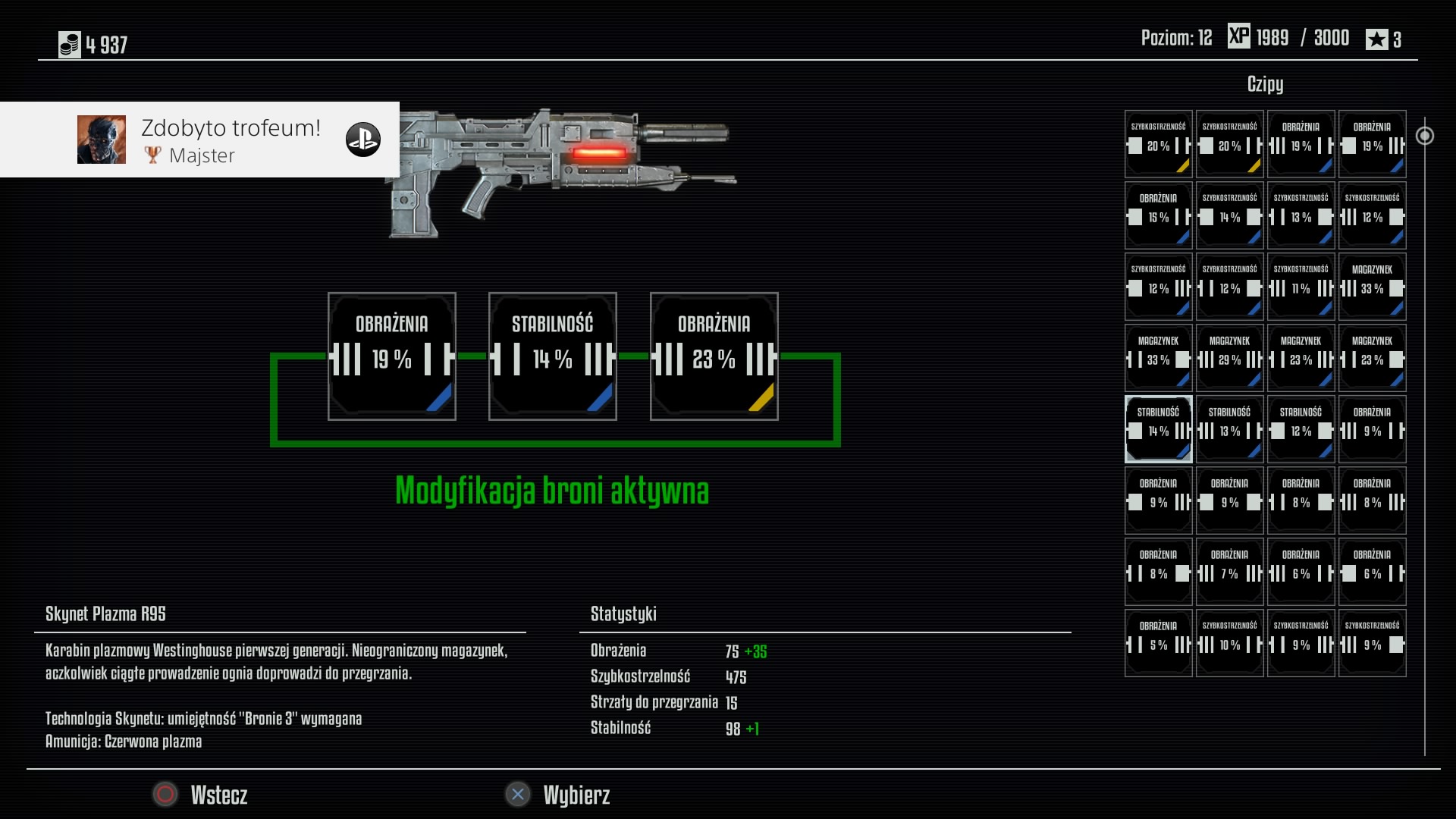1456x819 pixels.
Task: Choose the Szybkostrzelność 14% chip
Action: pyautogui.click(x=1229, y=215)
